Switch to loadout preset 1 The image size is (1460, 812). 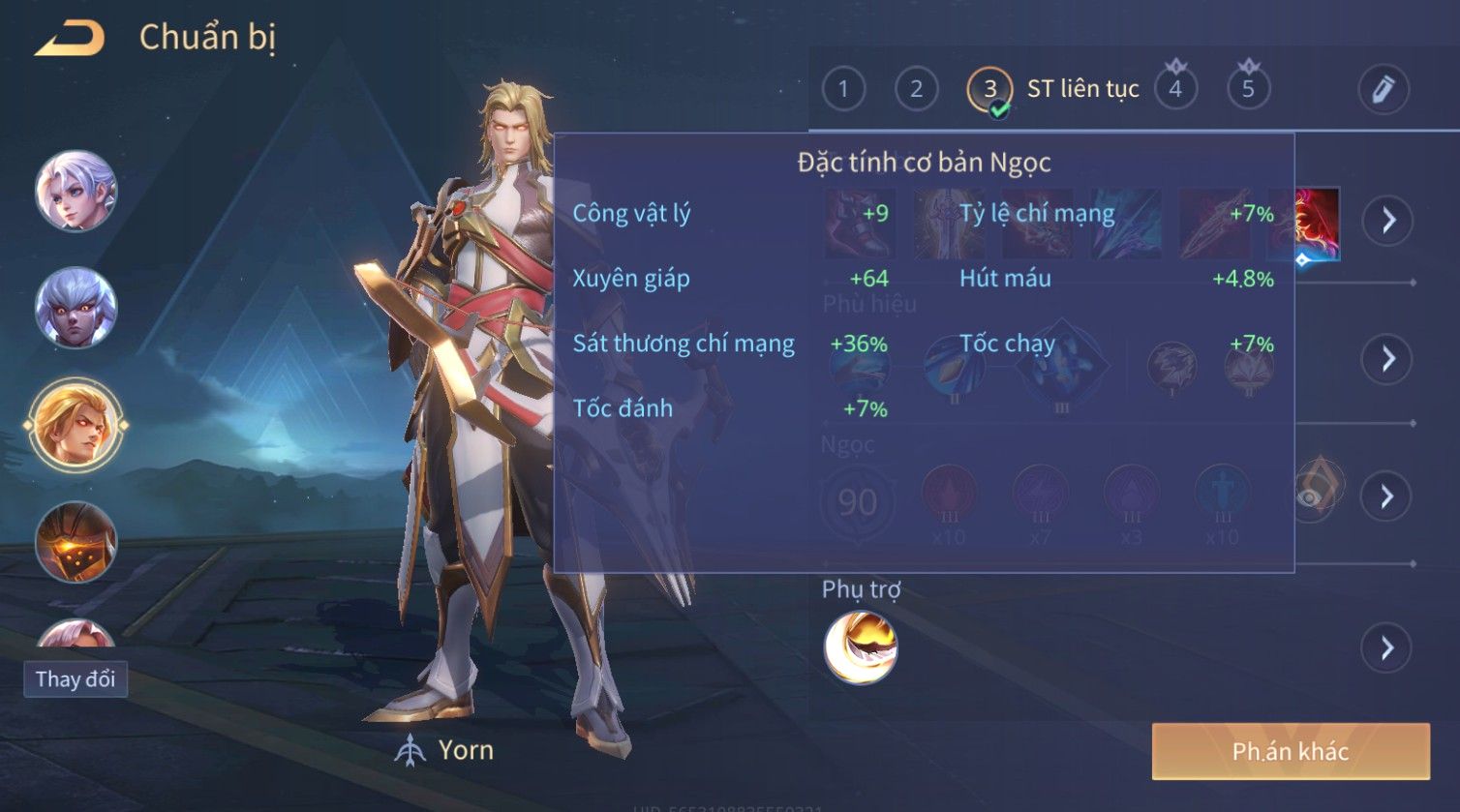point(843,90)
